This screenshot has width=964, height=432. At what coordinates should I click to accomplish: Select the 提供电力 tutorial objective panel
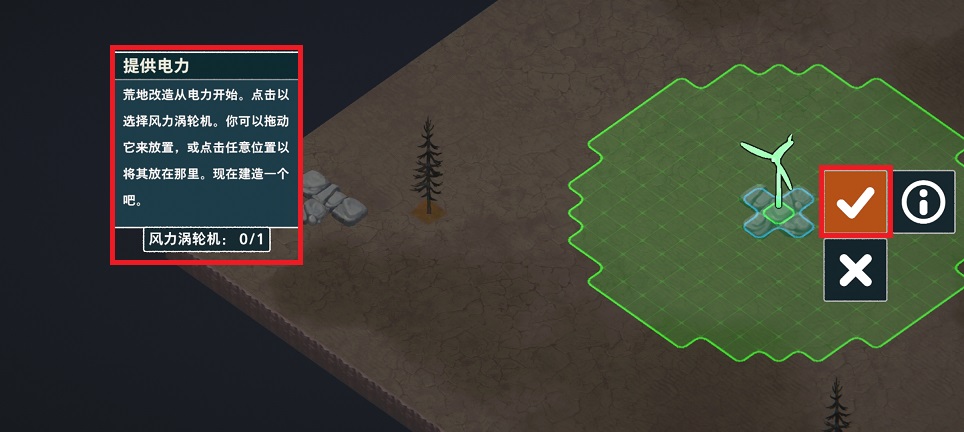click(x=206, y=154)
